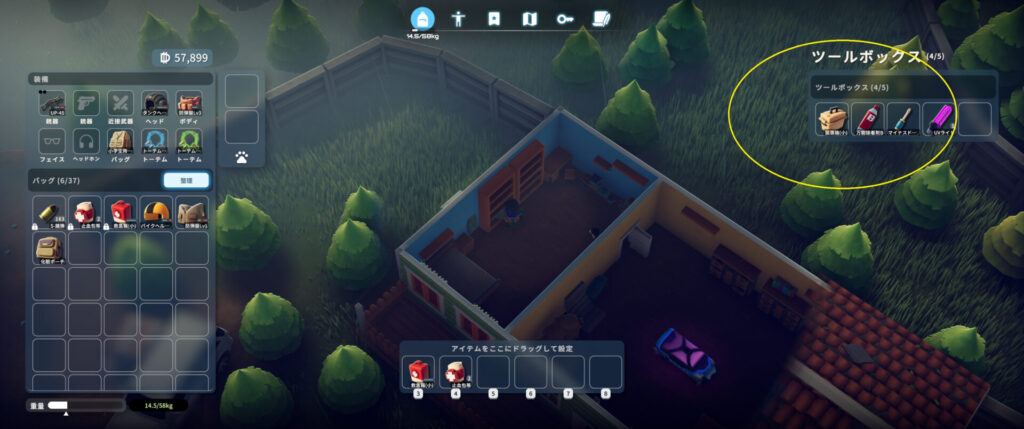Choose the empty headphone slot
The height and width of the screenshot is (429, 1024).
point(86,143)
